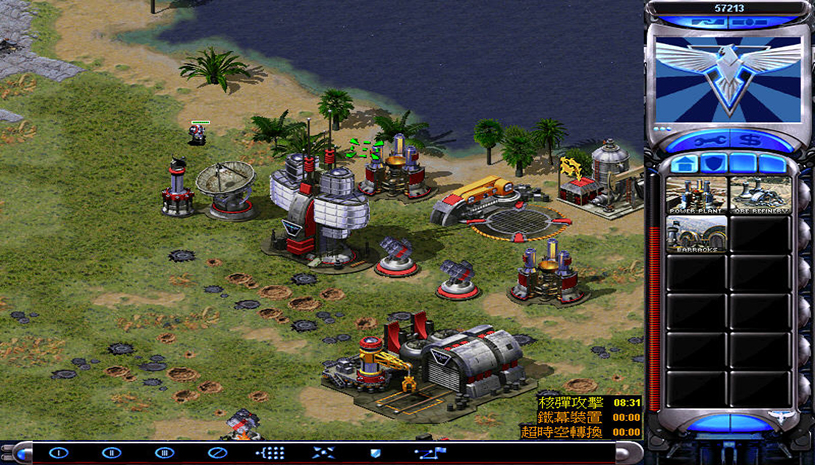Activate the crossed-arrows deploy command

(x=324, y=453)
